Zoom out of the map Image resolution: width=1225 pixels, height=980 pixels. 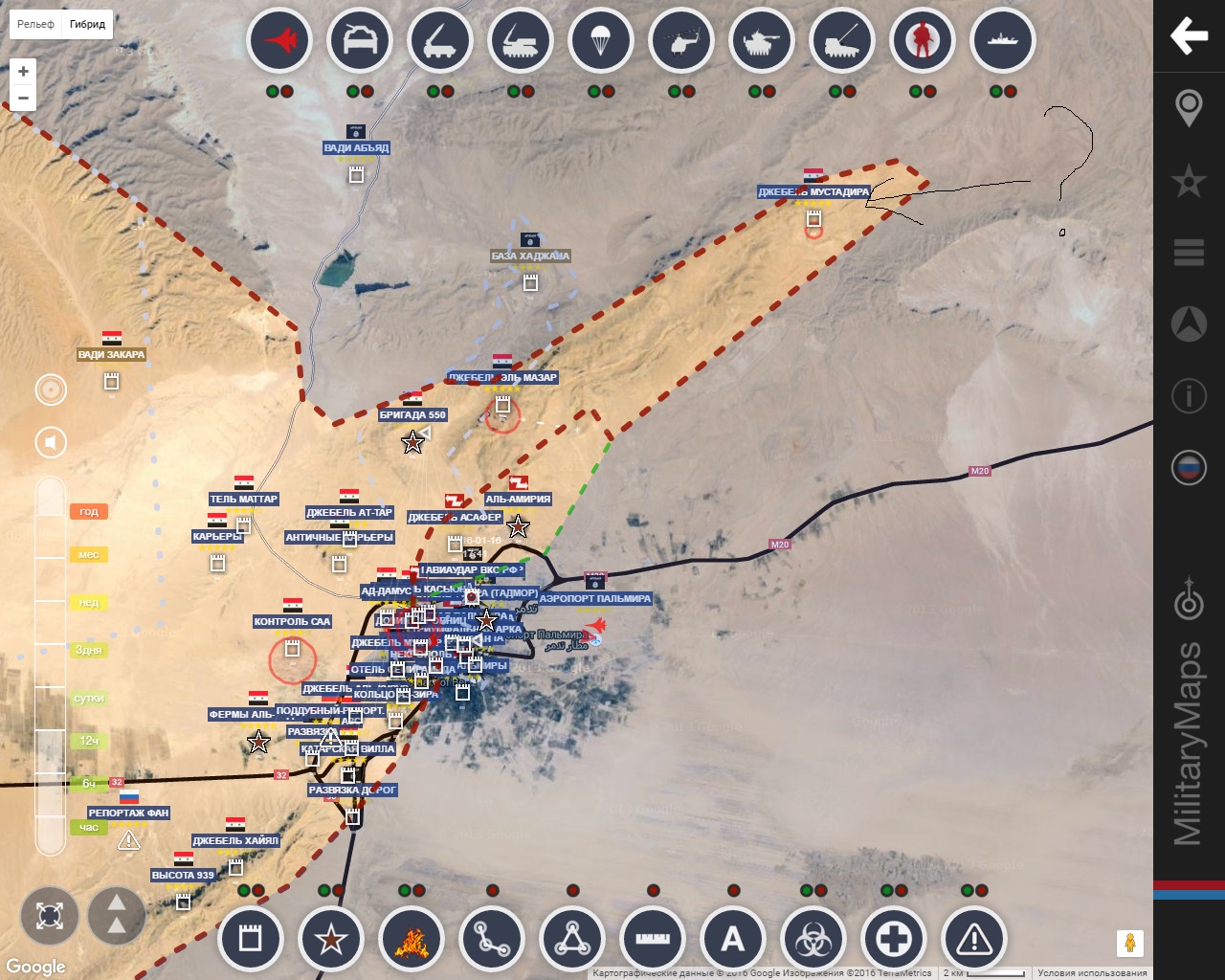[x=23, y=98]
